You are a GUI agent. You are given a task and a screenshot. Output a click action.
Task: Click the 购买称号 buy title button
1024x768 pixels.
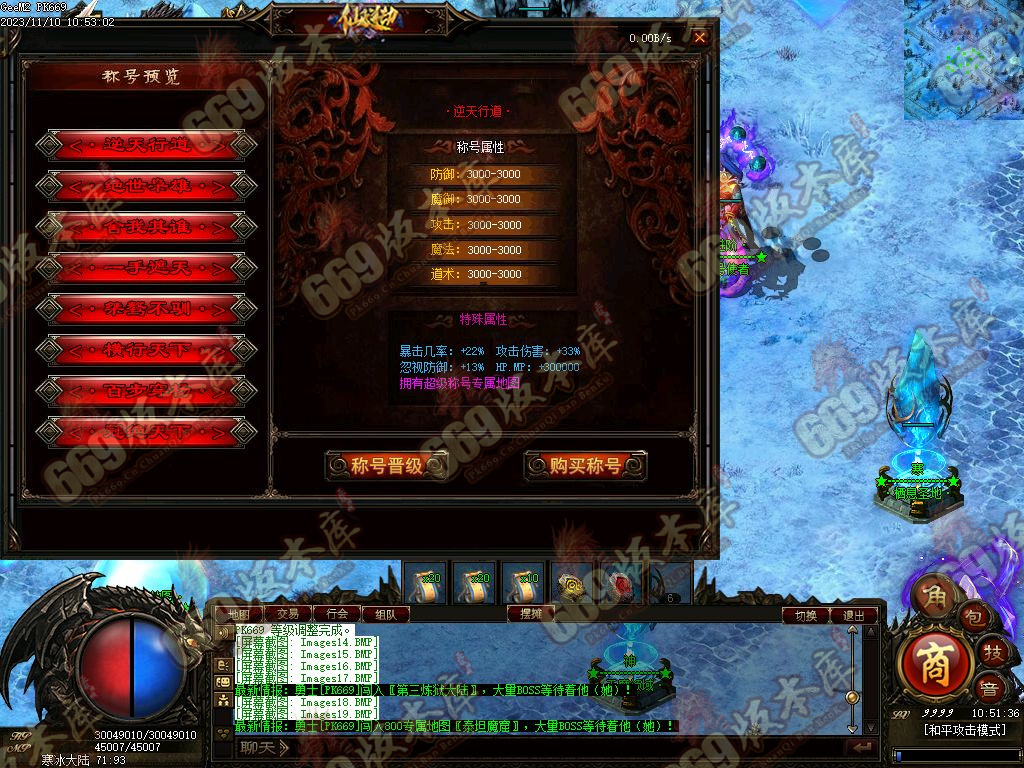tap(585, 465)
